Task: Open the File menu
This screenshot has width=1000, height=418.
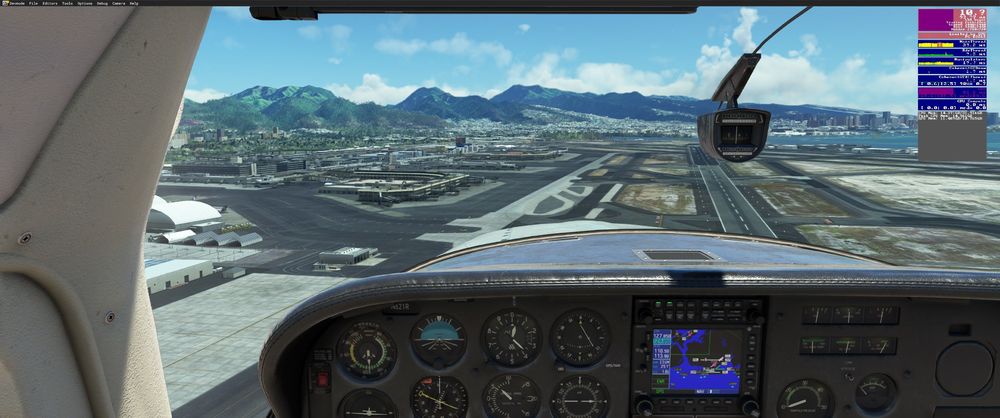Action: point(33,3)
